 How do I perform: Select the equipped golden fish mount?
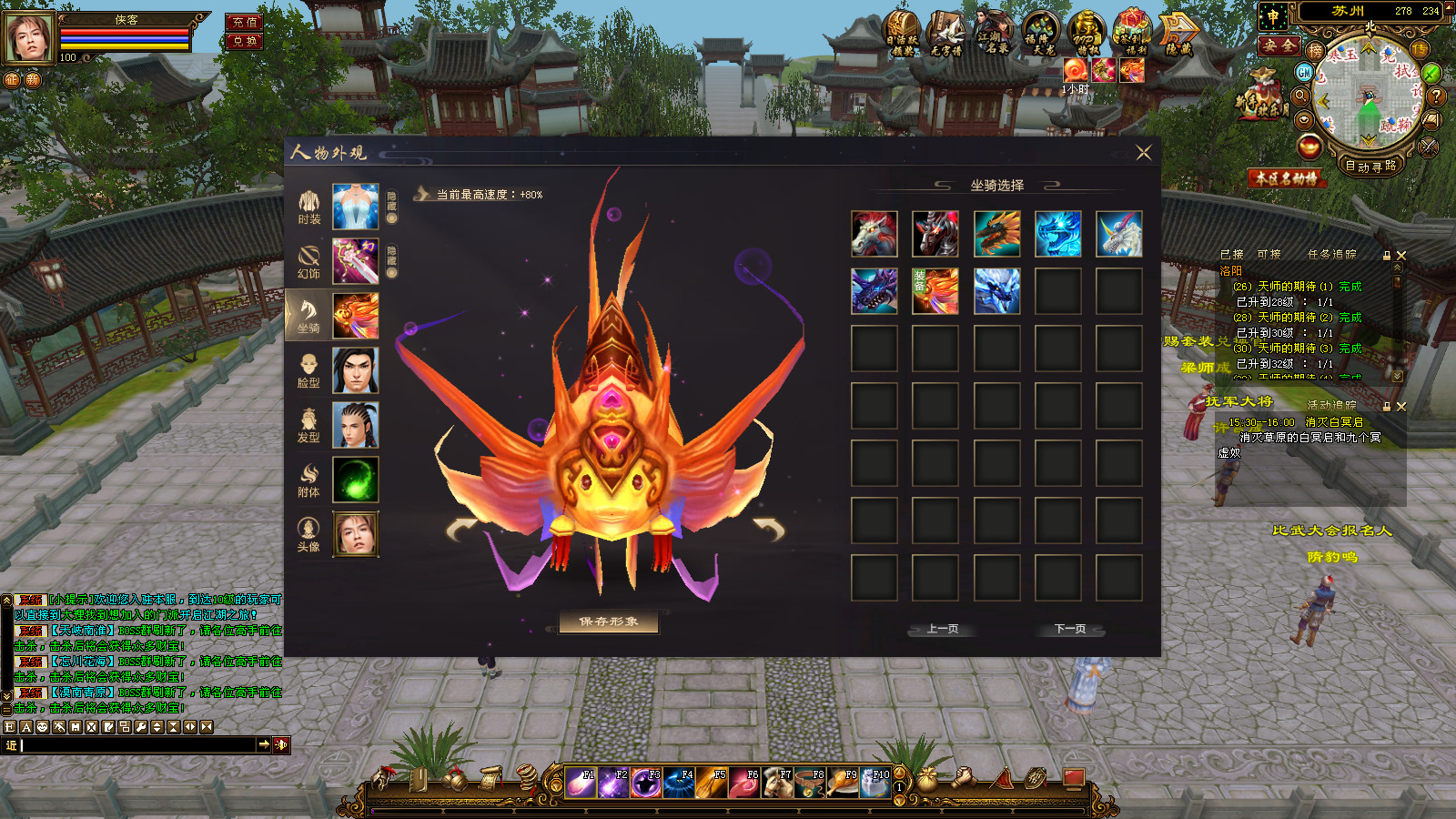(935, 291)
